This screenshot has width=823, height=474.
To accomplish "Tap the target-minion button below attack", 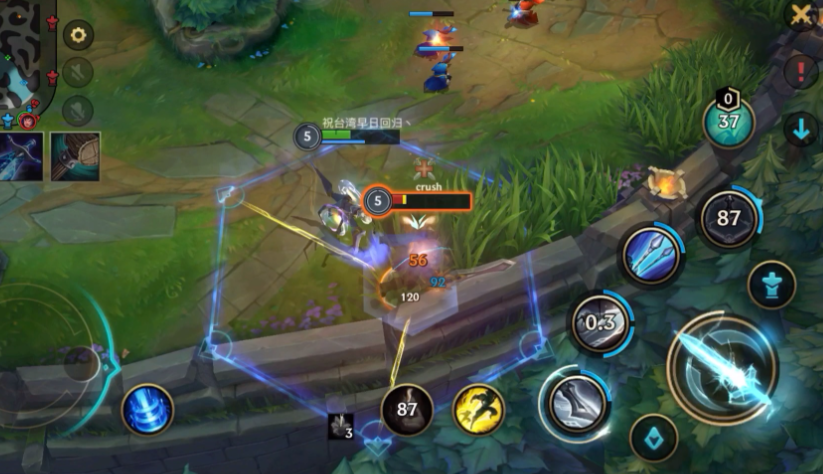I will [x=654, y=438].
